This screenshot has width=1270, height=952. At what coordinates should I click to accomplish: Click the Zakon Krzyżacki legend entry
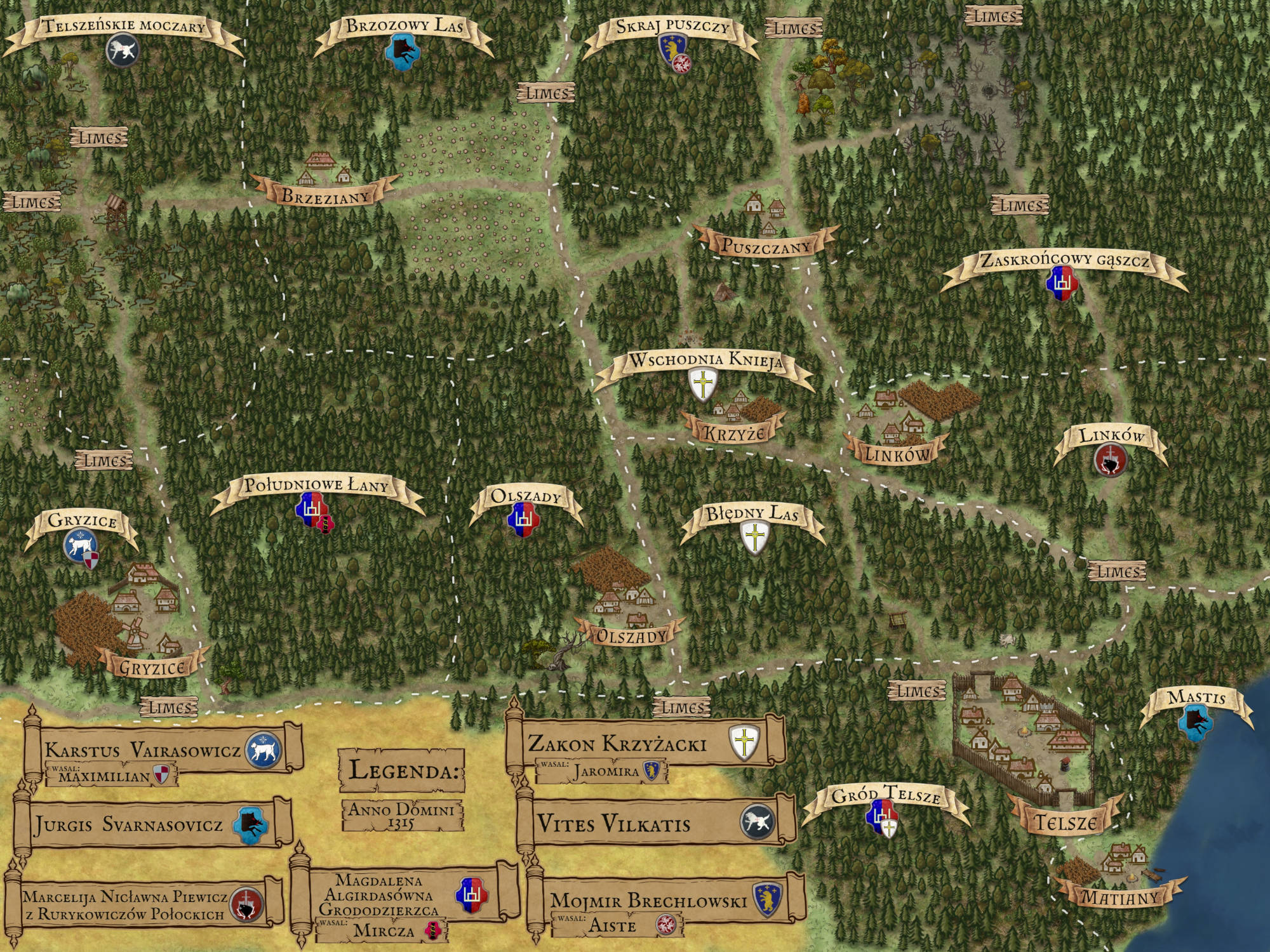tap(617, 743)
